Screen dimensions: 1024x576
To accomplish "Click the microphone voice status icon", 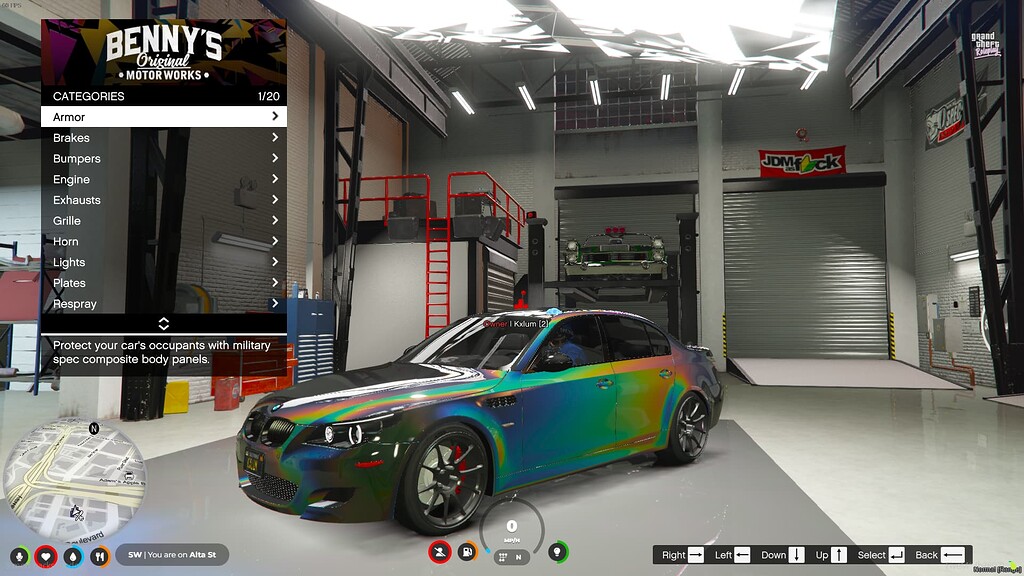I will click(19, 556).
